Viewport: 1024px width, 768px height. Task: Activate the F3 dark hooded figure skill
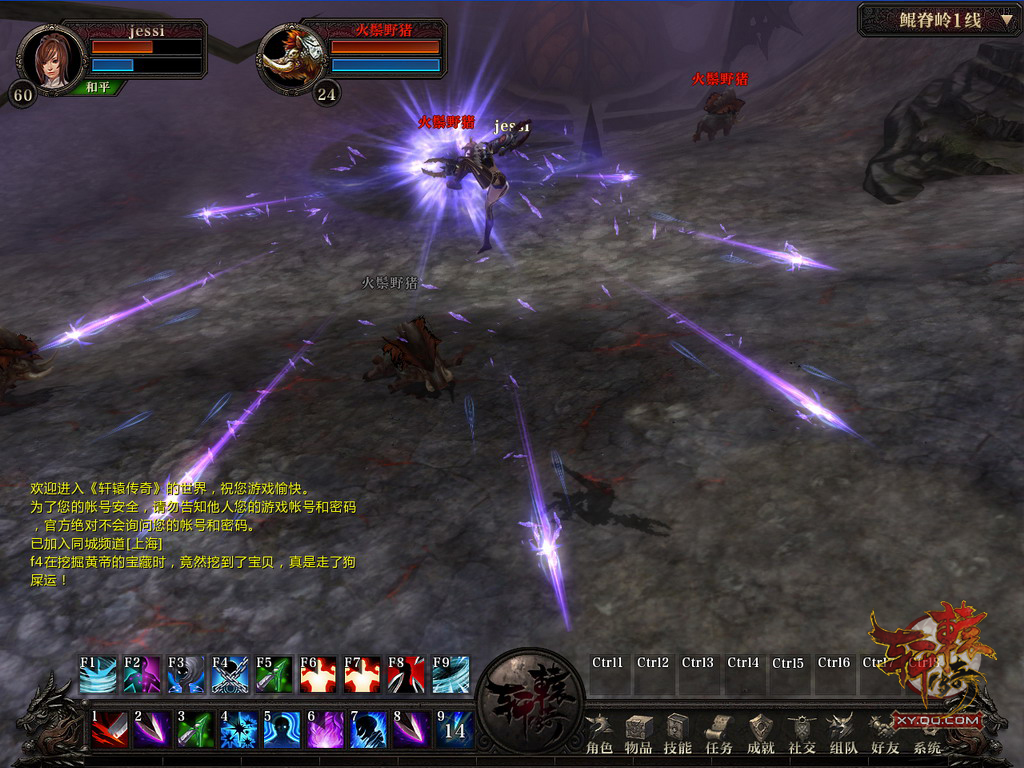pos(185,675)
